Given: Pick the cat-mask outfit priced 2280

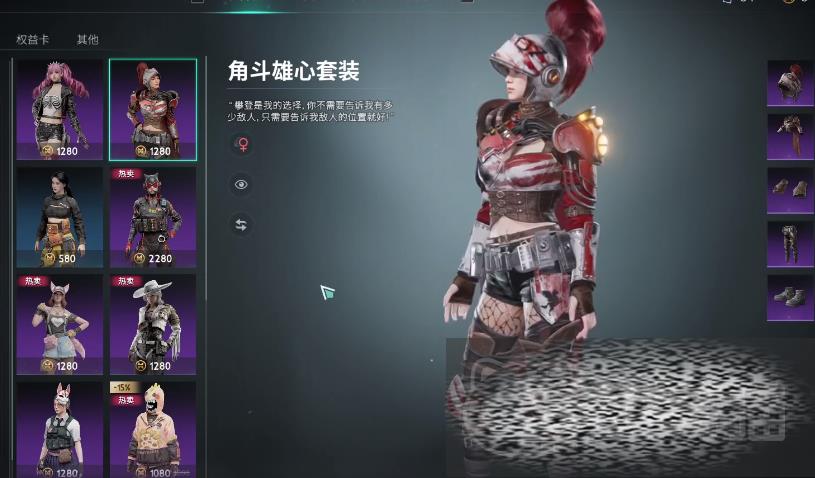Looking at the screenshot, I should [x=153, y=217].
